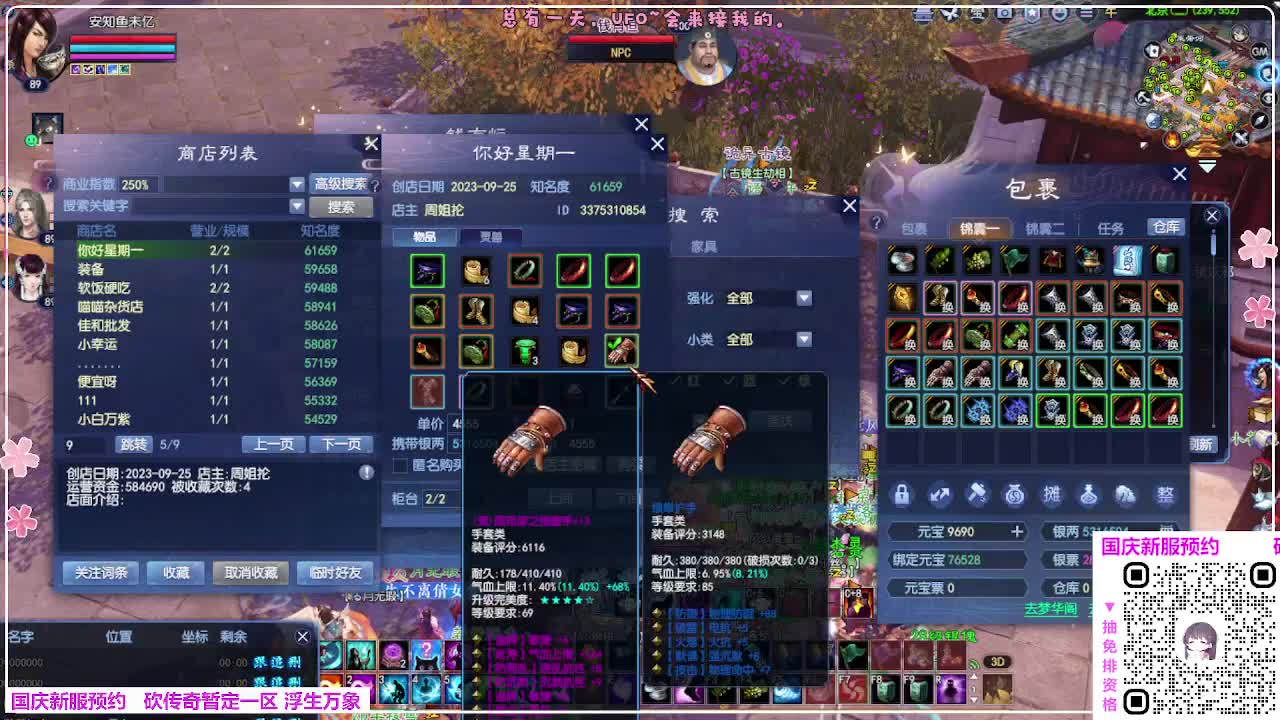The height and width of the screenshot is (720, 1280).
Task: Open the money pouch icon in the bag toolbar
Action: tap(1015, 493)
